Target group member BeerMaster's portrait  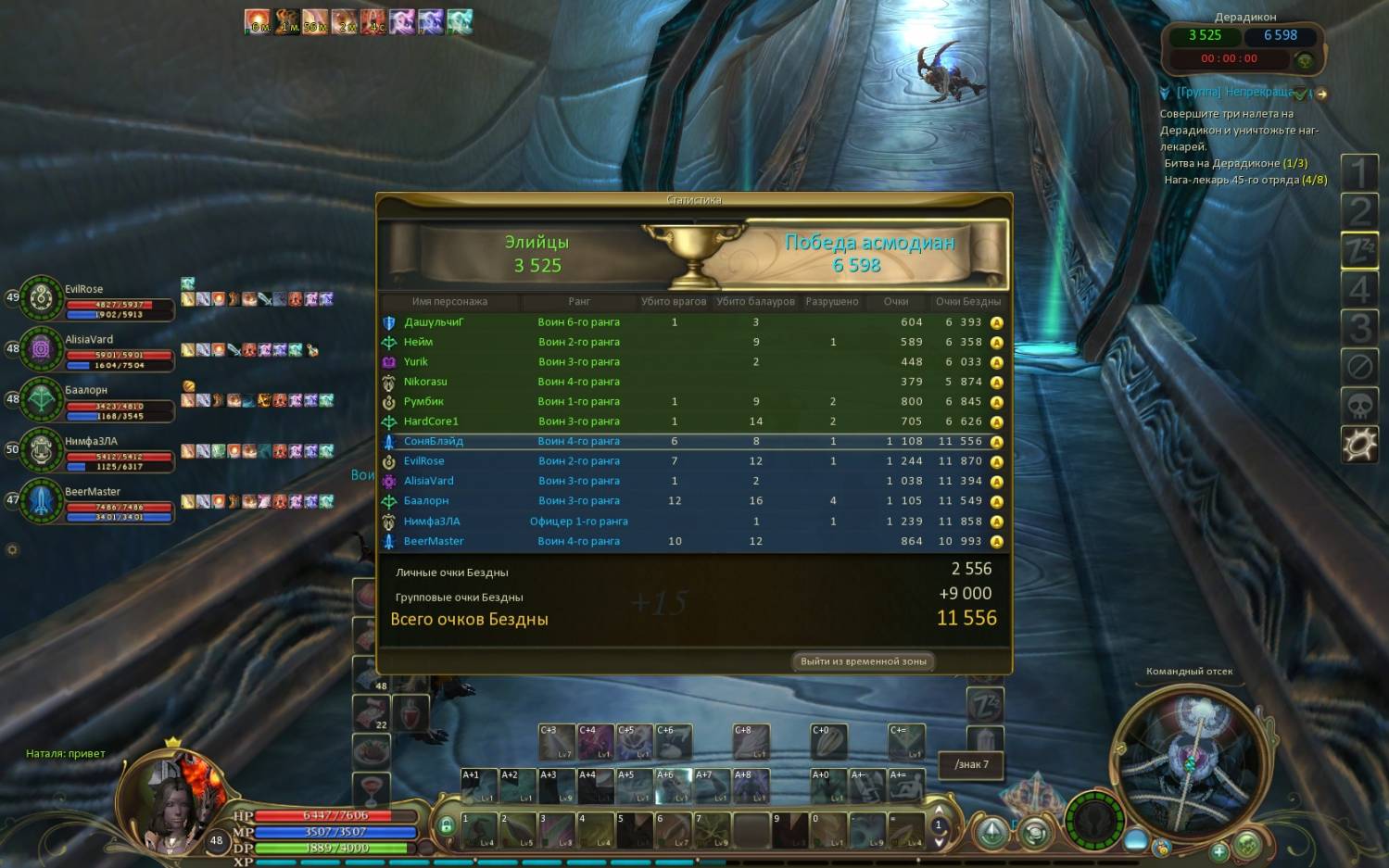click(x=41, y=501)
